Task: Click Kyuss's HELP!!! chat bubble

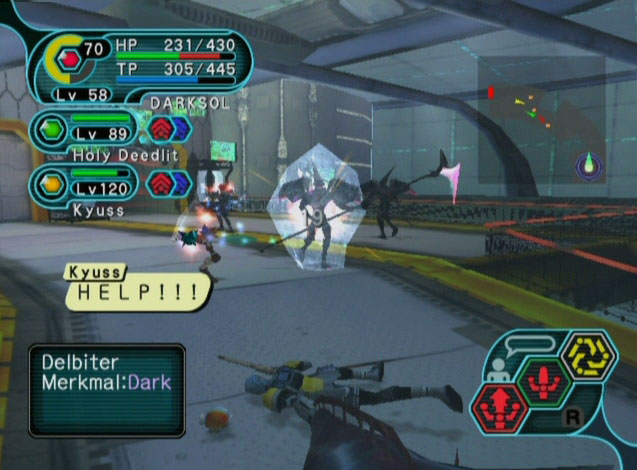Action: pos(139,290)
